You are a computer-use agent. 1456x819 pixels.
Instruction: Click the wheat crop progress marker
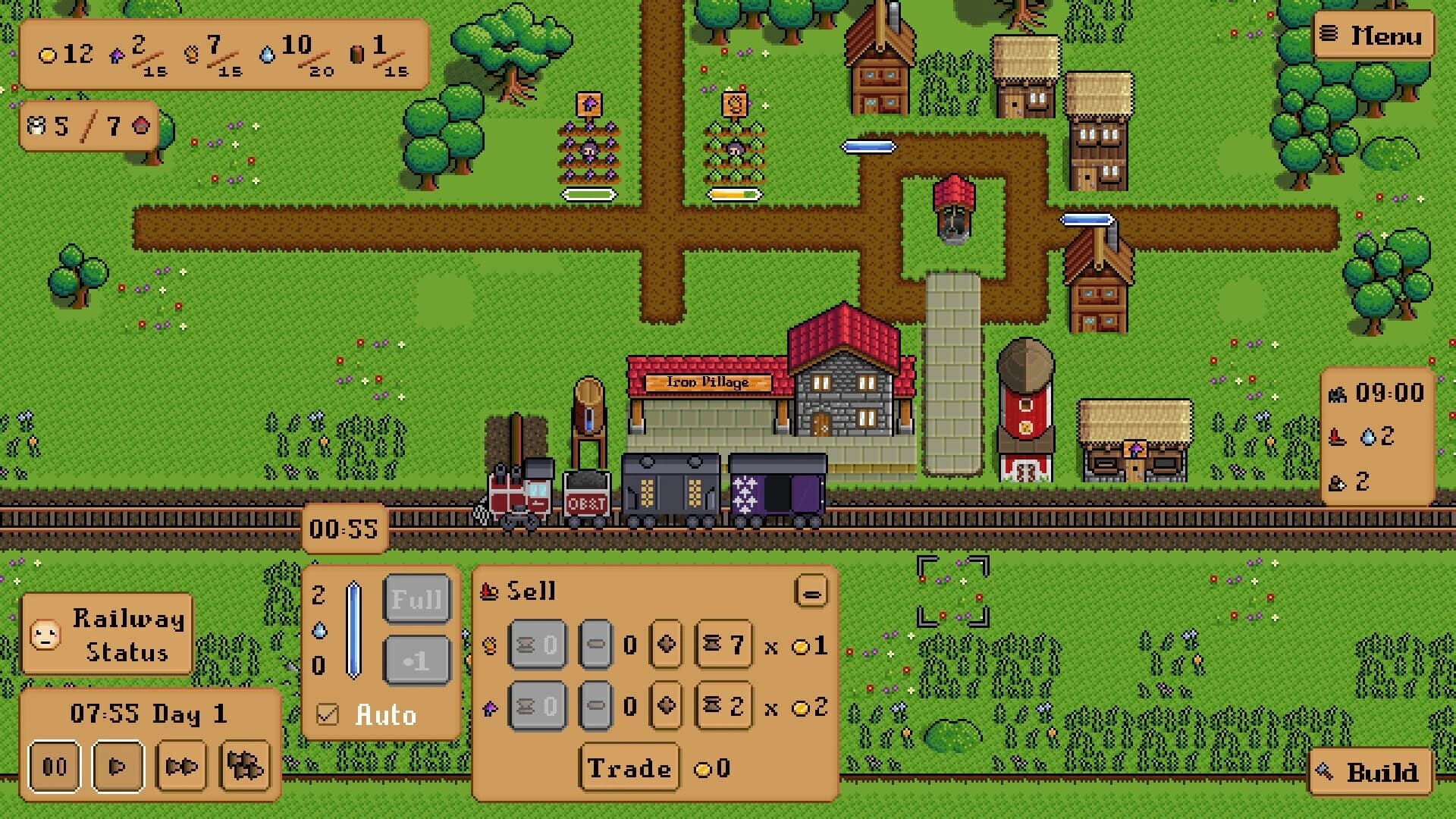coord(733,193)
